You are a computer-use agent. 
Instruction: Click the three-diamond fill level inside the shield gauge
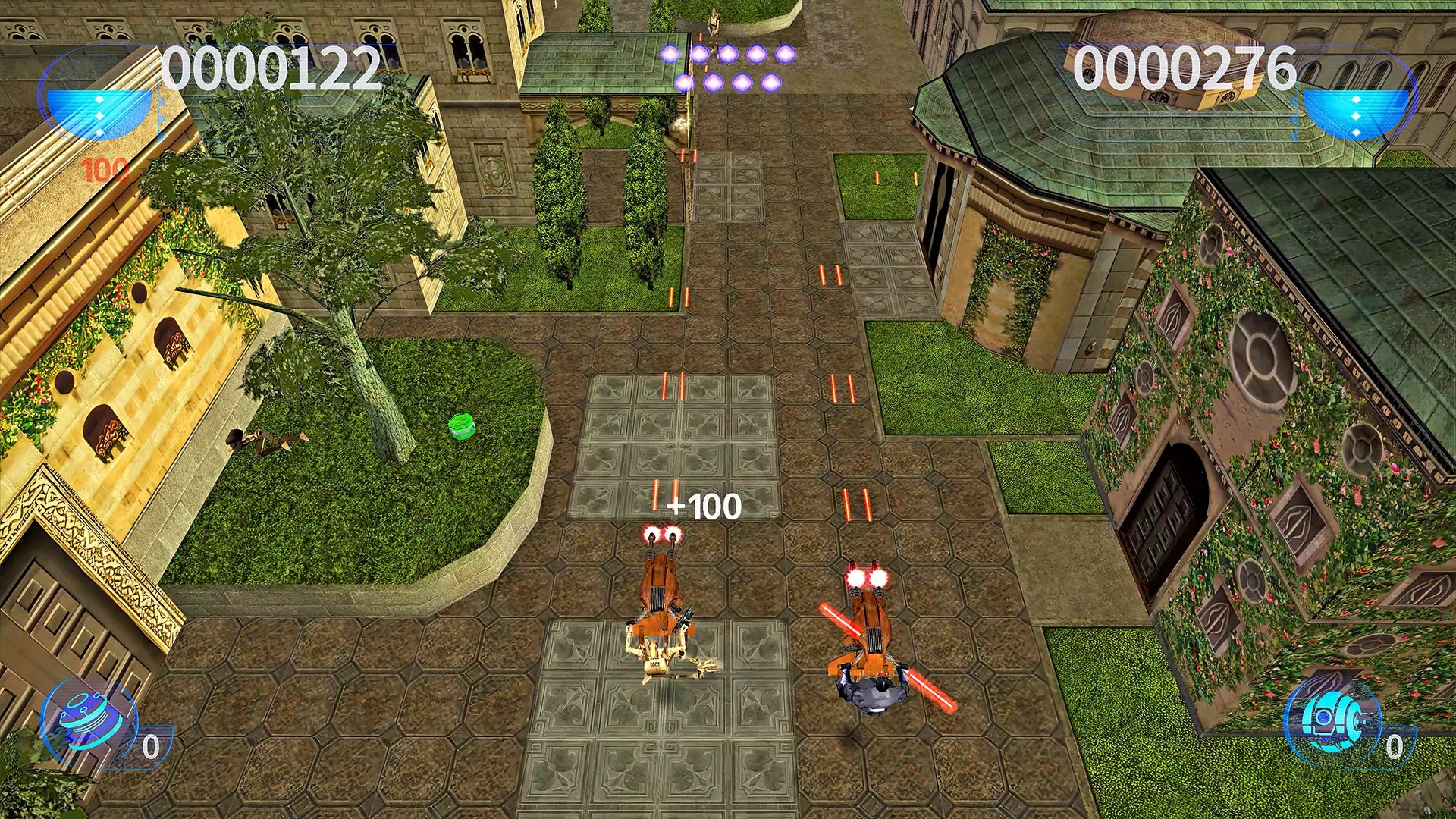coord(99,114)
